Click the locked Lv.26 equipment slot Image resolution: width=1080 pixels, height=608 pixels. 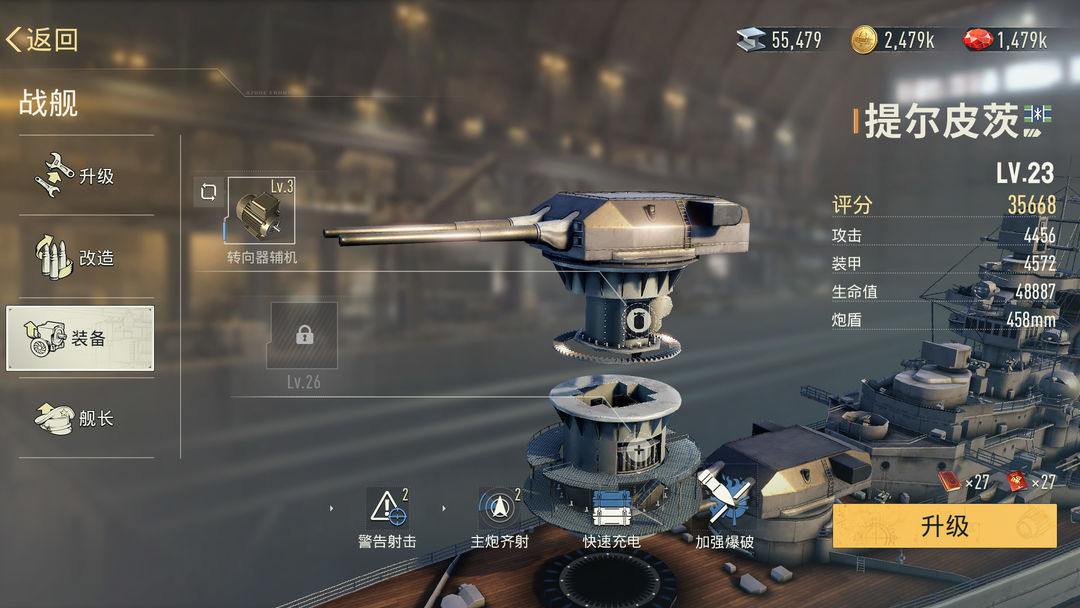tap(303, 336)
